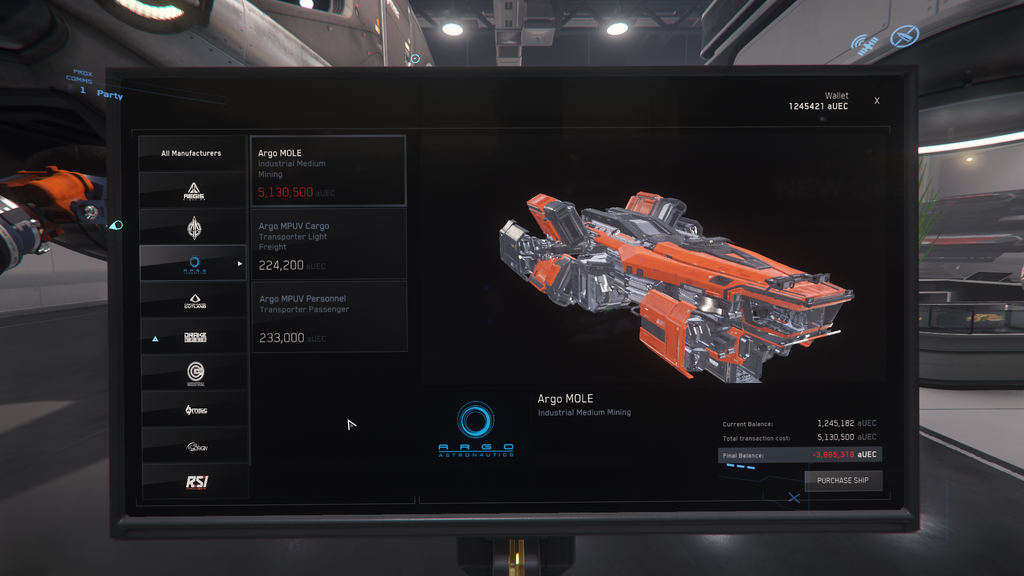
Task: Pick the Argo MPUV Personnel listing
Action: (328, 316)
